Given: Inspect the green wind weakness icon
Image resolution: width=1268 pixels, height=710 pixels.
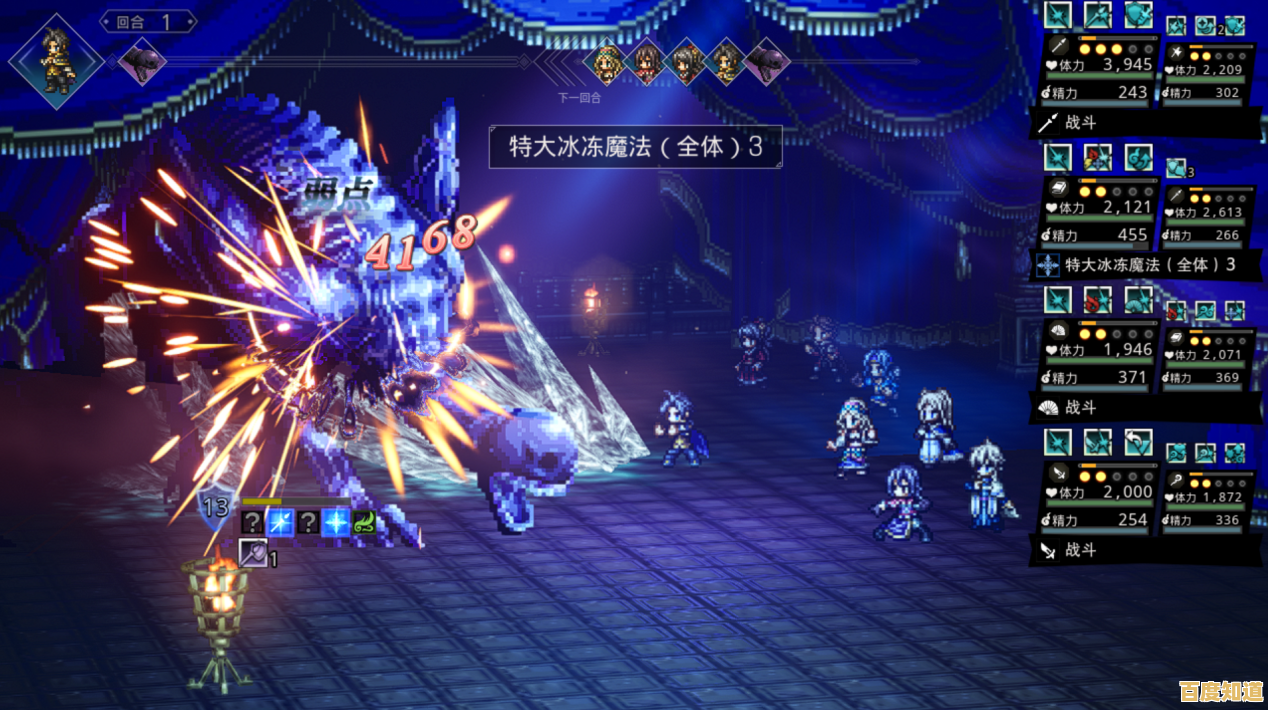Looking at the screenshot, I should coord(364,522).
